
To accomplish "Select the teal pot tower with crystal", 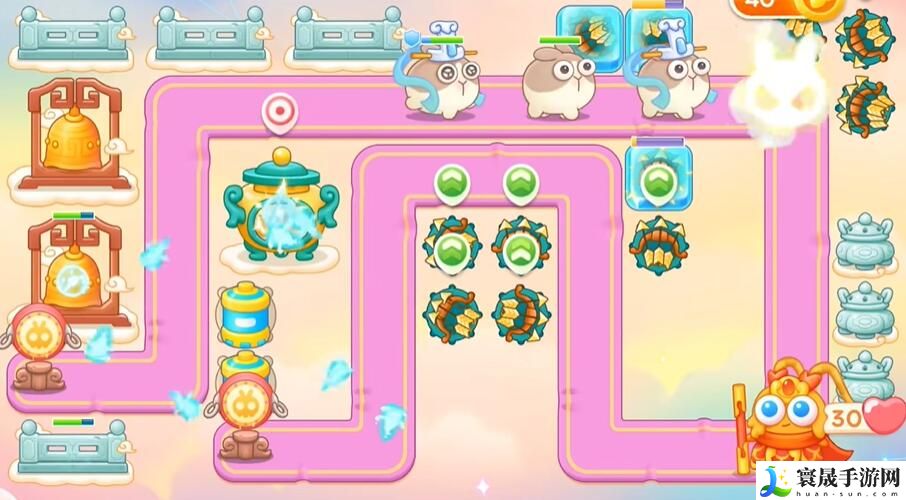I will 280,207.
